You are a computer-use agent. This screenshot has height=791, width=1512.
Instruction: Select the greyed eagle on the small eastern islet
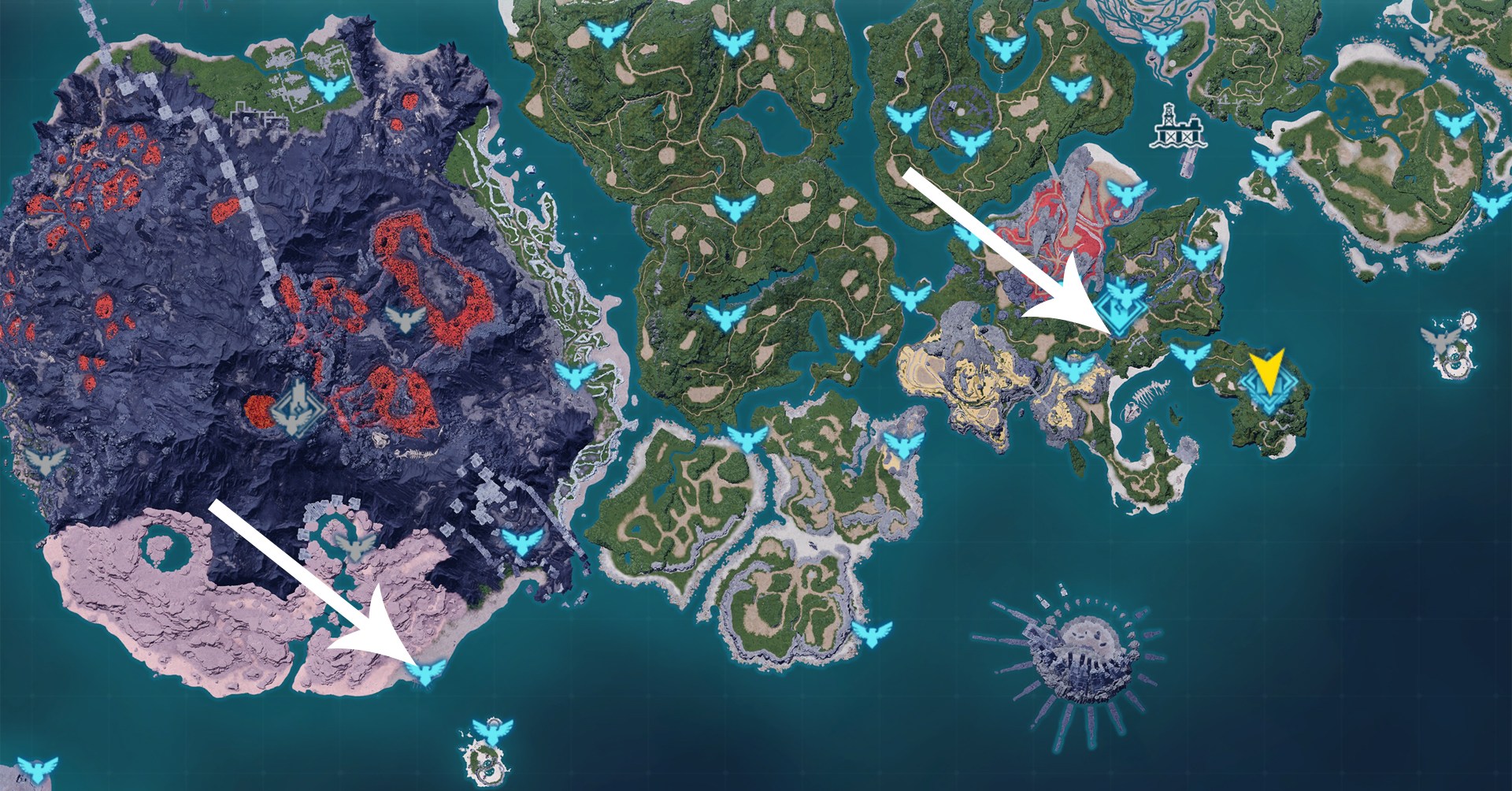(x=1440, y=339)
